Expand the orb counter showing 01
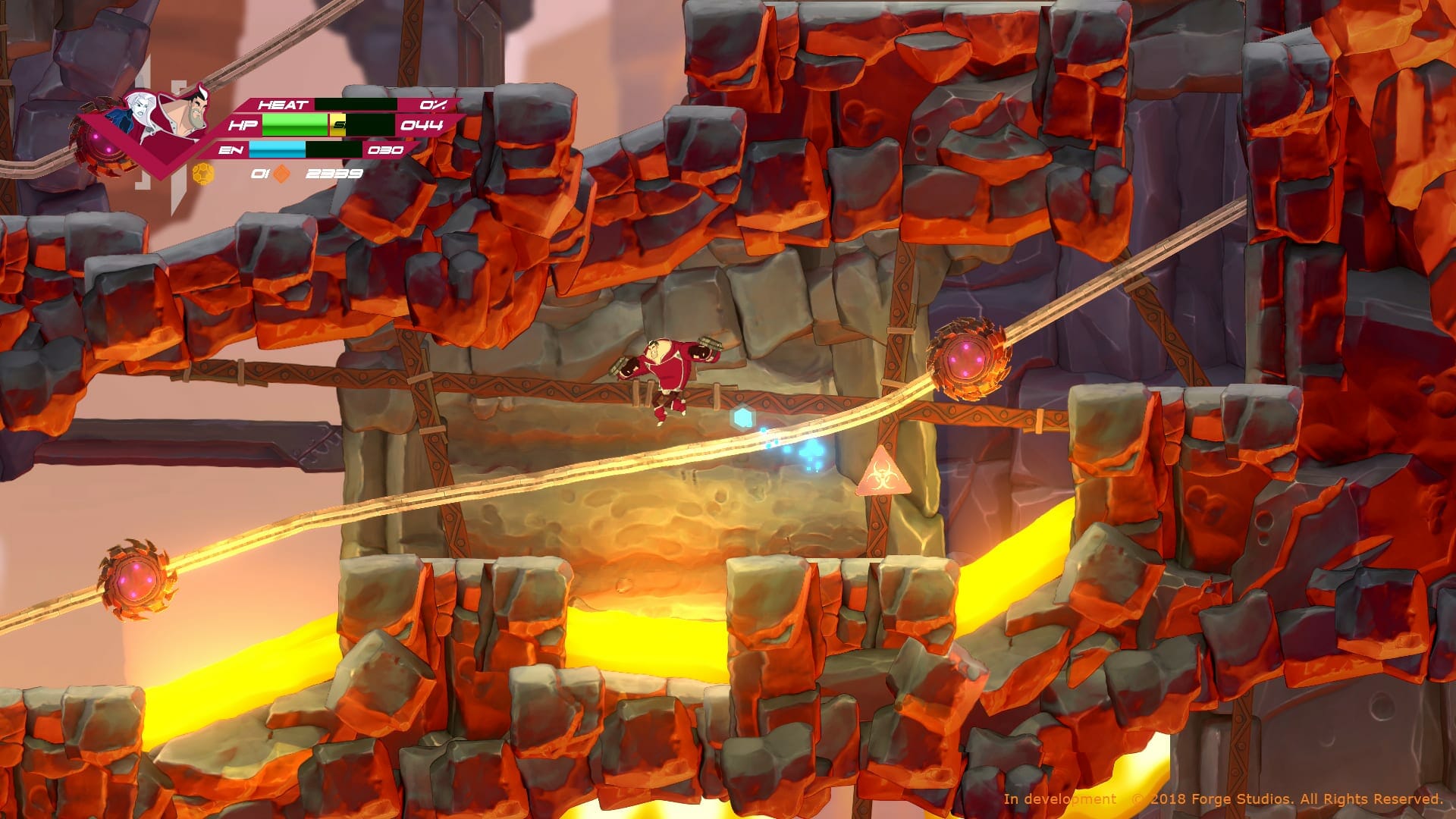The image size is (1456, 819). tap(259, 173)
